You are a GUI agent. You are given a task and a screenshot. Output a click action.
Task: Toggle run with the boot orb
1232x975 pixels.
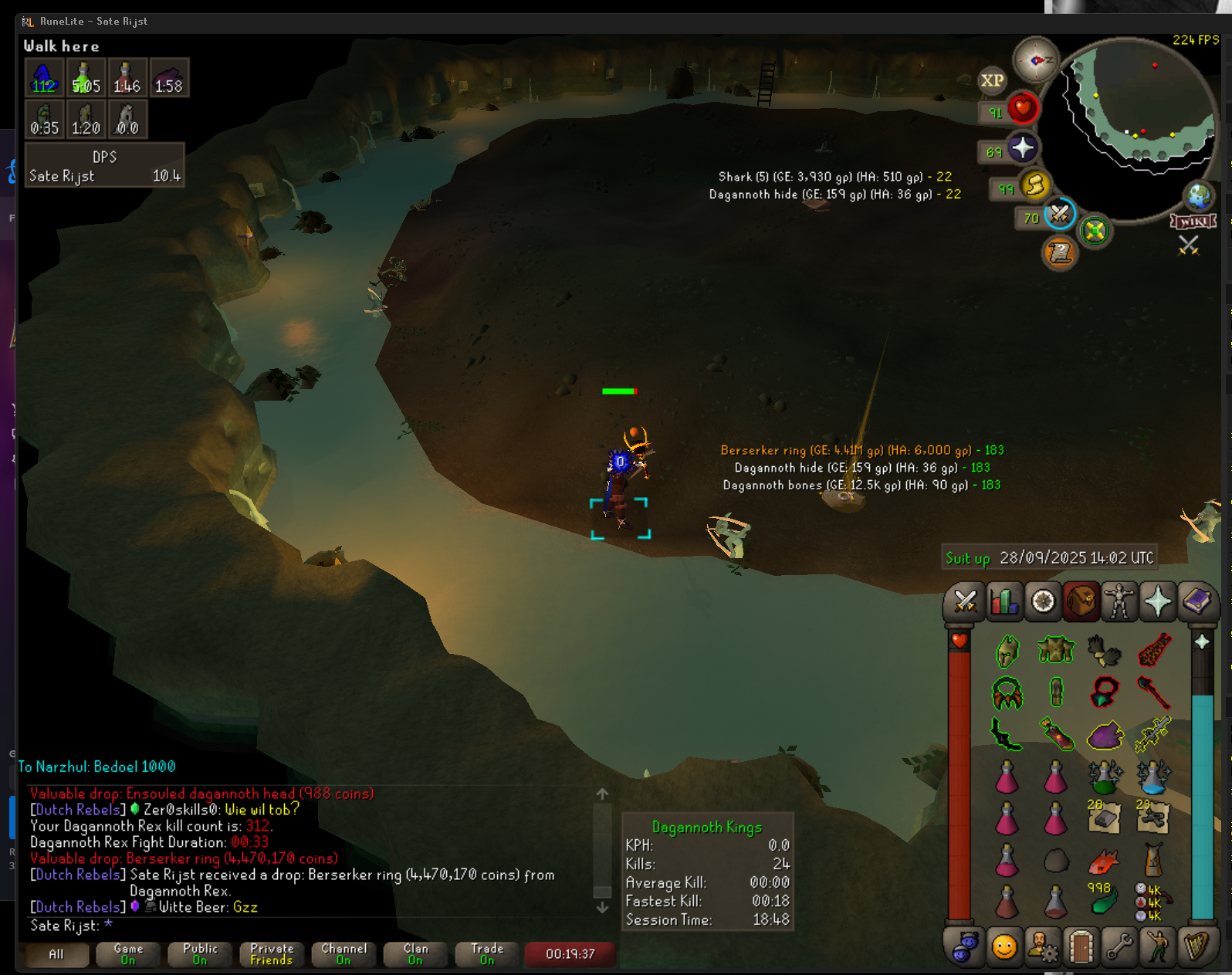[1034, 185]
